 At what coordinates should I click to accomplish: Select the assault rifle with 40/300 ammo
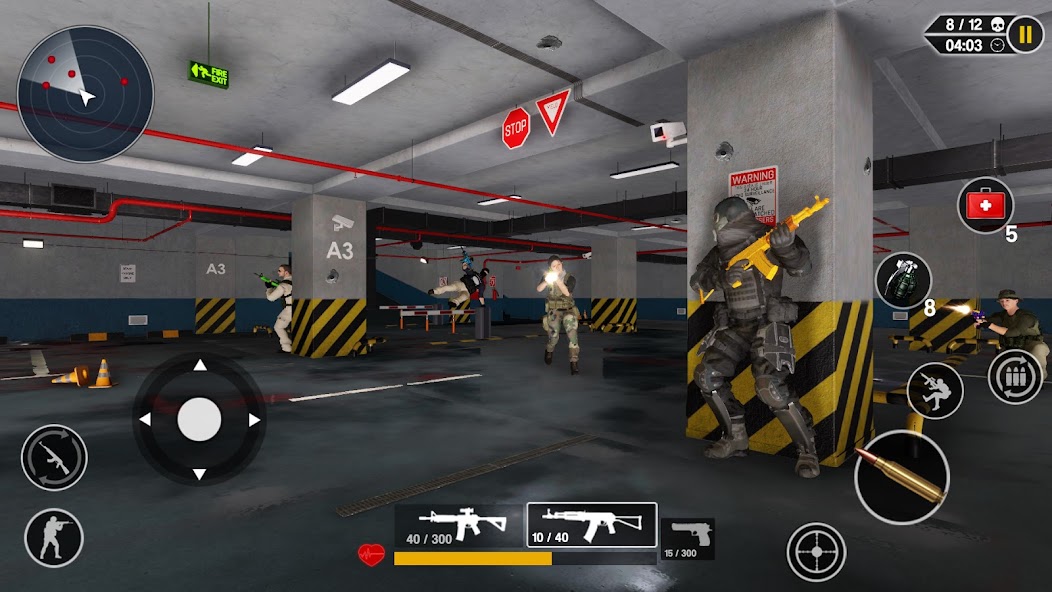click(457, 525)
